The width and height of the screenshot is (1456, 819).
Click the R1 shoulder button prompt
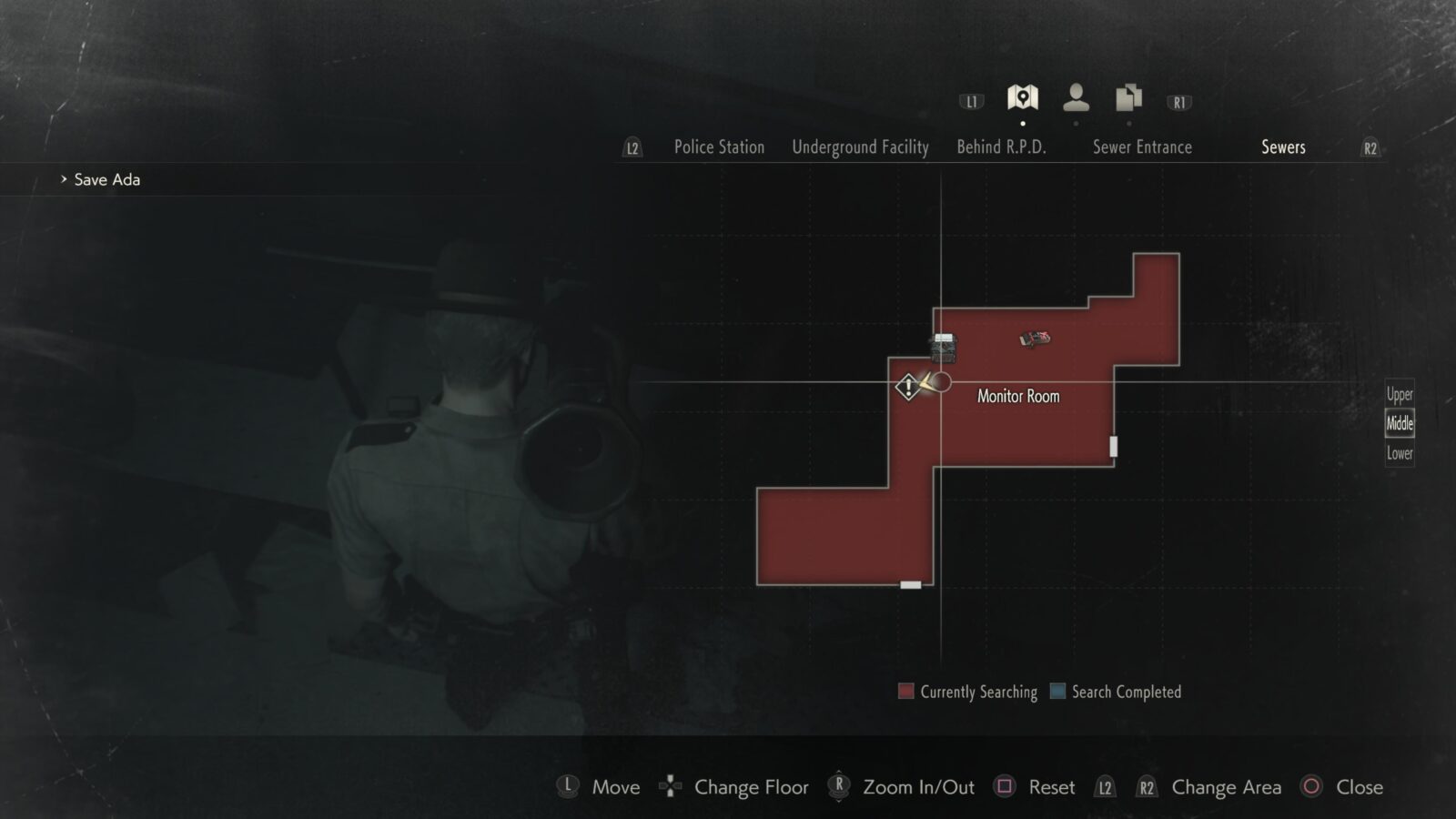point(1178,102)
